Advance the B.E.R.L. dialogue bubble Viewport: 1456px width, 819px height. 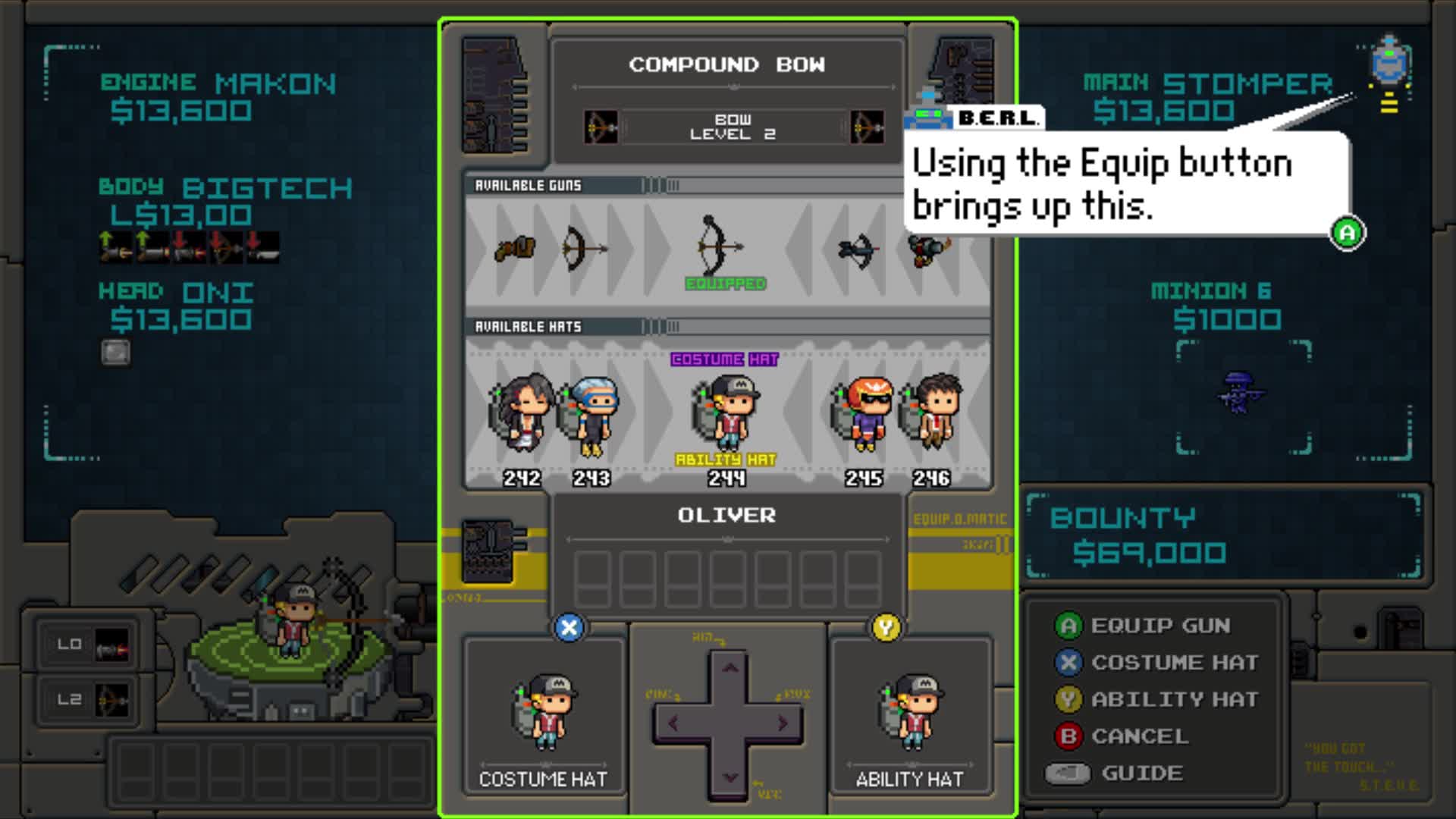[x=1347, y=233]
